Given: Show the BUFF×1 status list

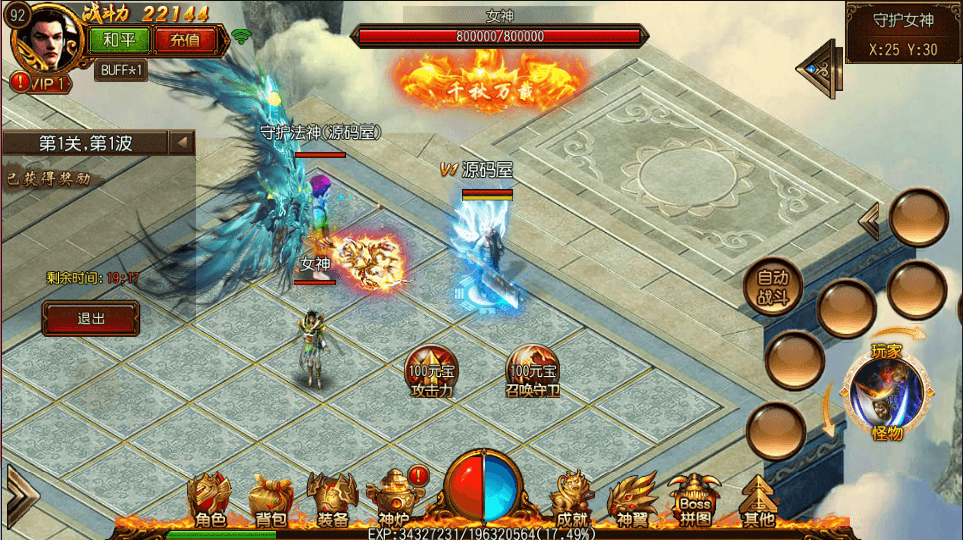Looking at the screenshot, I should (121, 70).
